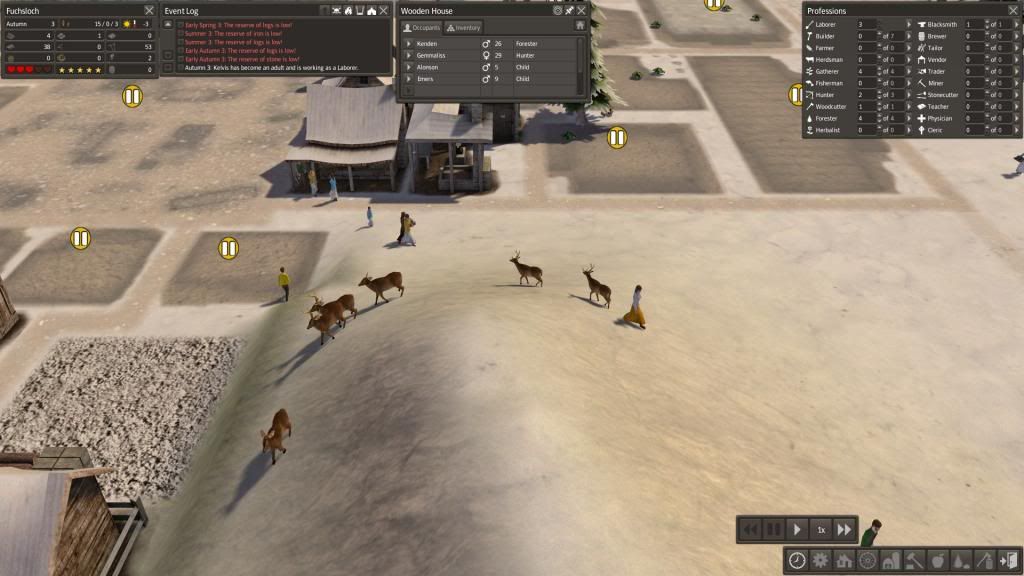The image size is (1024, 576).
Task: Resume game with the play button
Action: (797, 529)
